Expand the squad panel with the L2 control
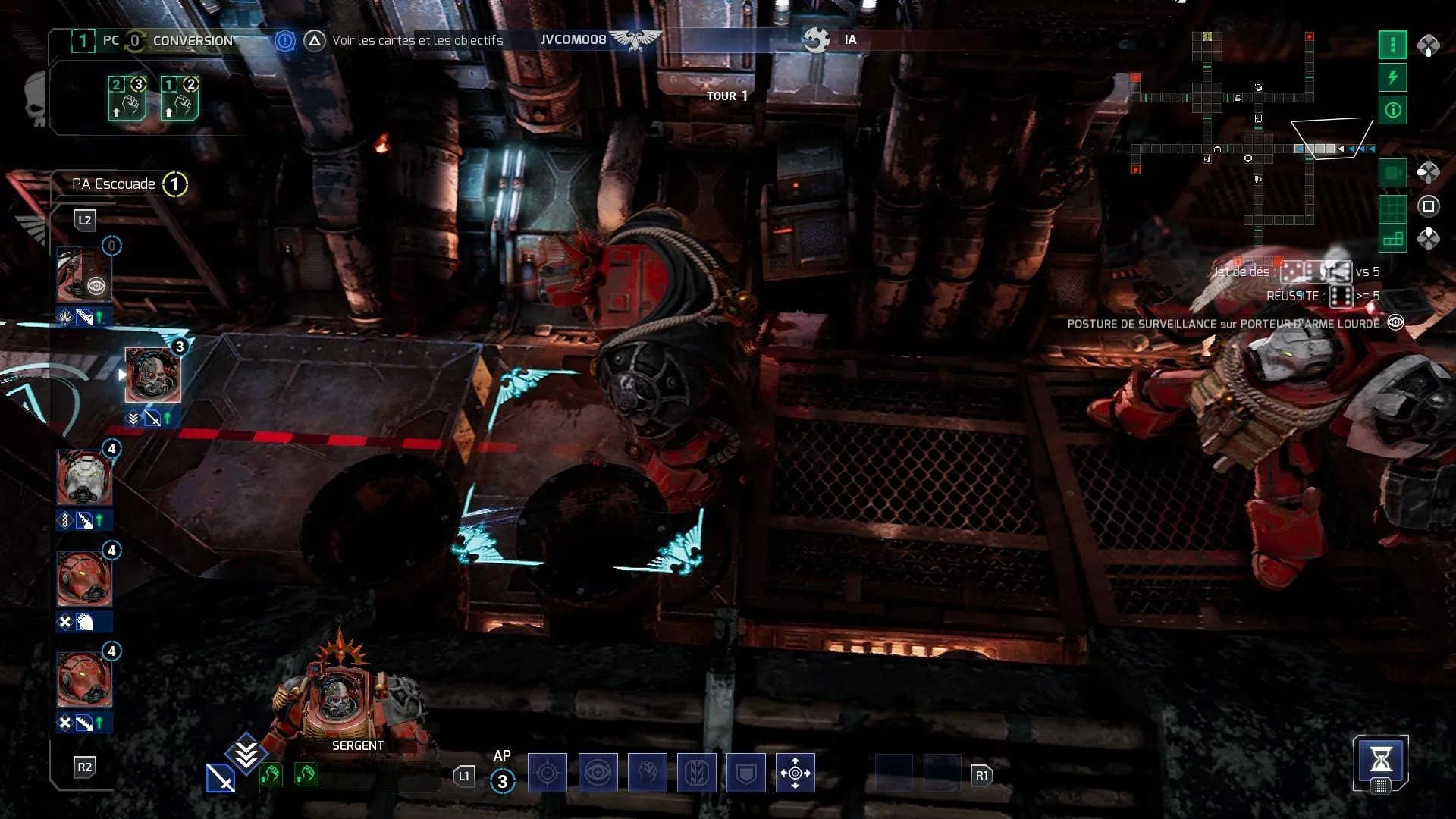Viewport: 1456px width, 819px height. pos(86,220)
